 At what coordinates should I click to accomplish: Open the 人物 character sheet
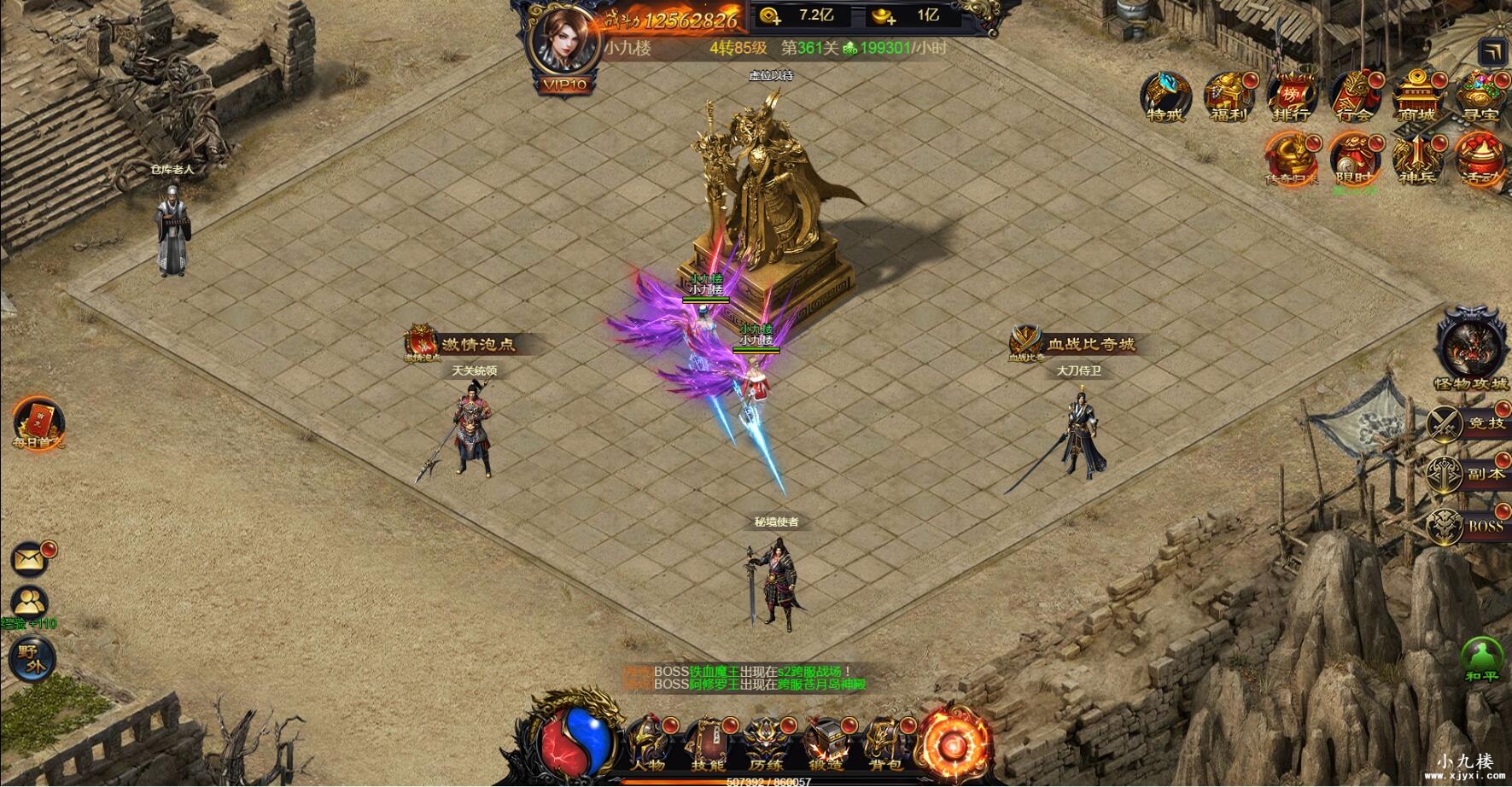[x=646, y=743]
